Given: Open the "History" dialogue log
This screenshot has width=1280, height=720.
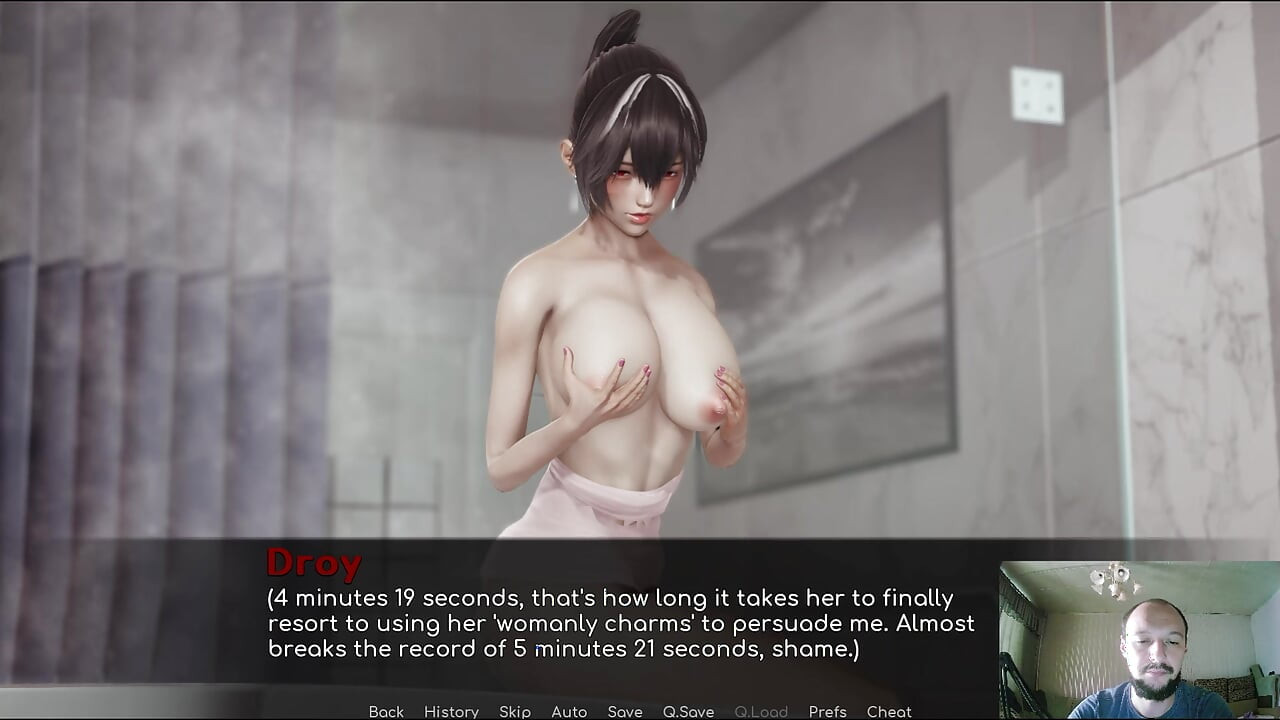Looking at the screenshot, I should pyautogui.click(x=451, y=711).
